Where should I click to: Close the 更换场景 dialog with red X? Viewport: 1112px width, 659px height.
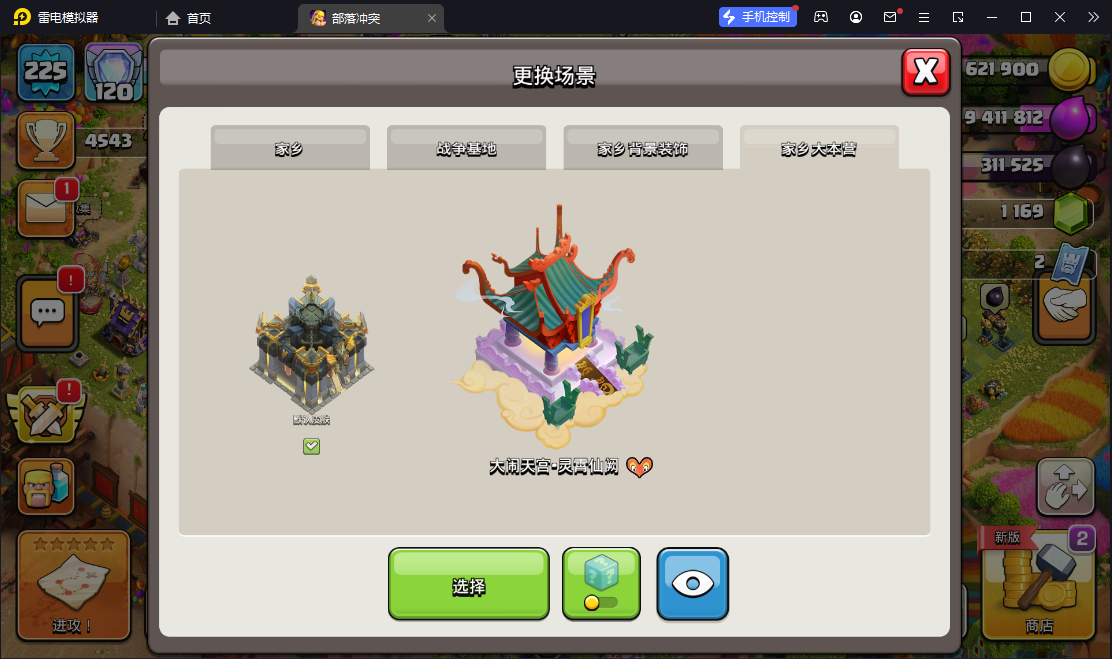pyautogui.click(x=926, y=71)
